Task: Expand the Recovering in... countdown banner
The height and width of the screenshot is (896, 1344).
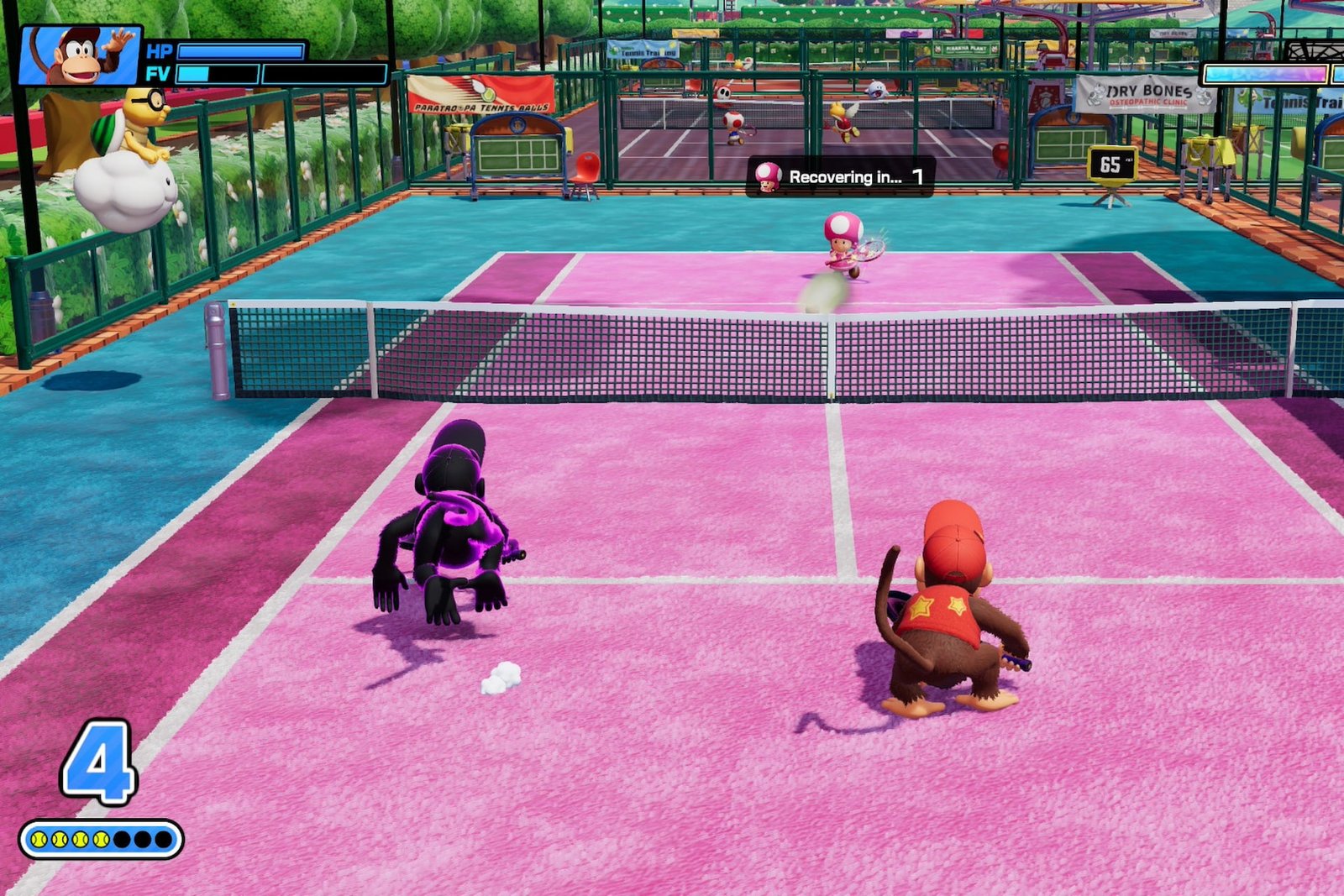Action: click(x=844, y=177)
